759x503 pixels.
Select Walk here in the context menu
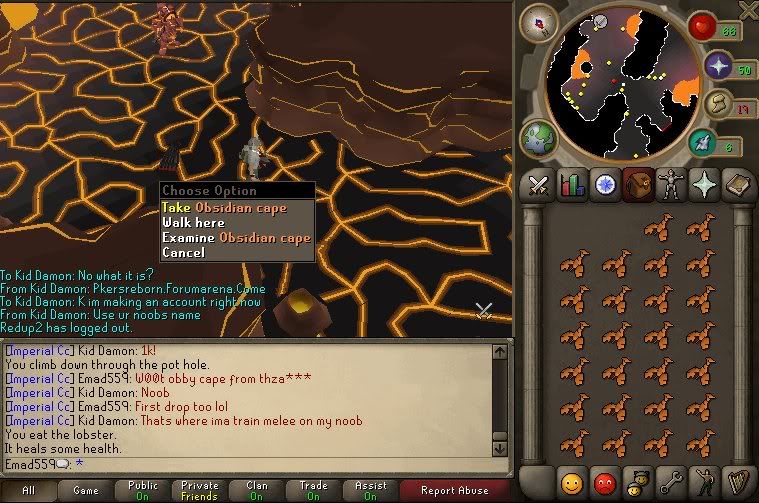coord(193,223)
